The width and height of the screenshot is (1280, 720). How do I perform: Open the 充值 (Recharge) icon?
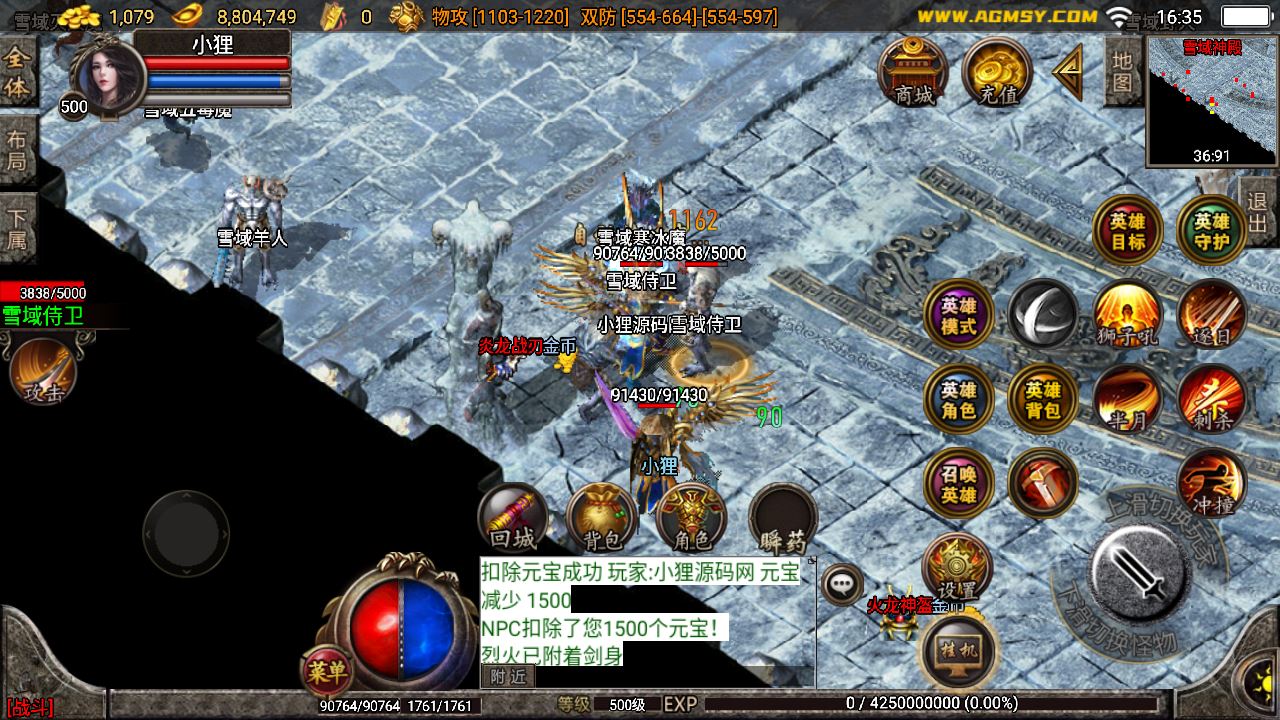[994, 68]
